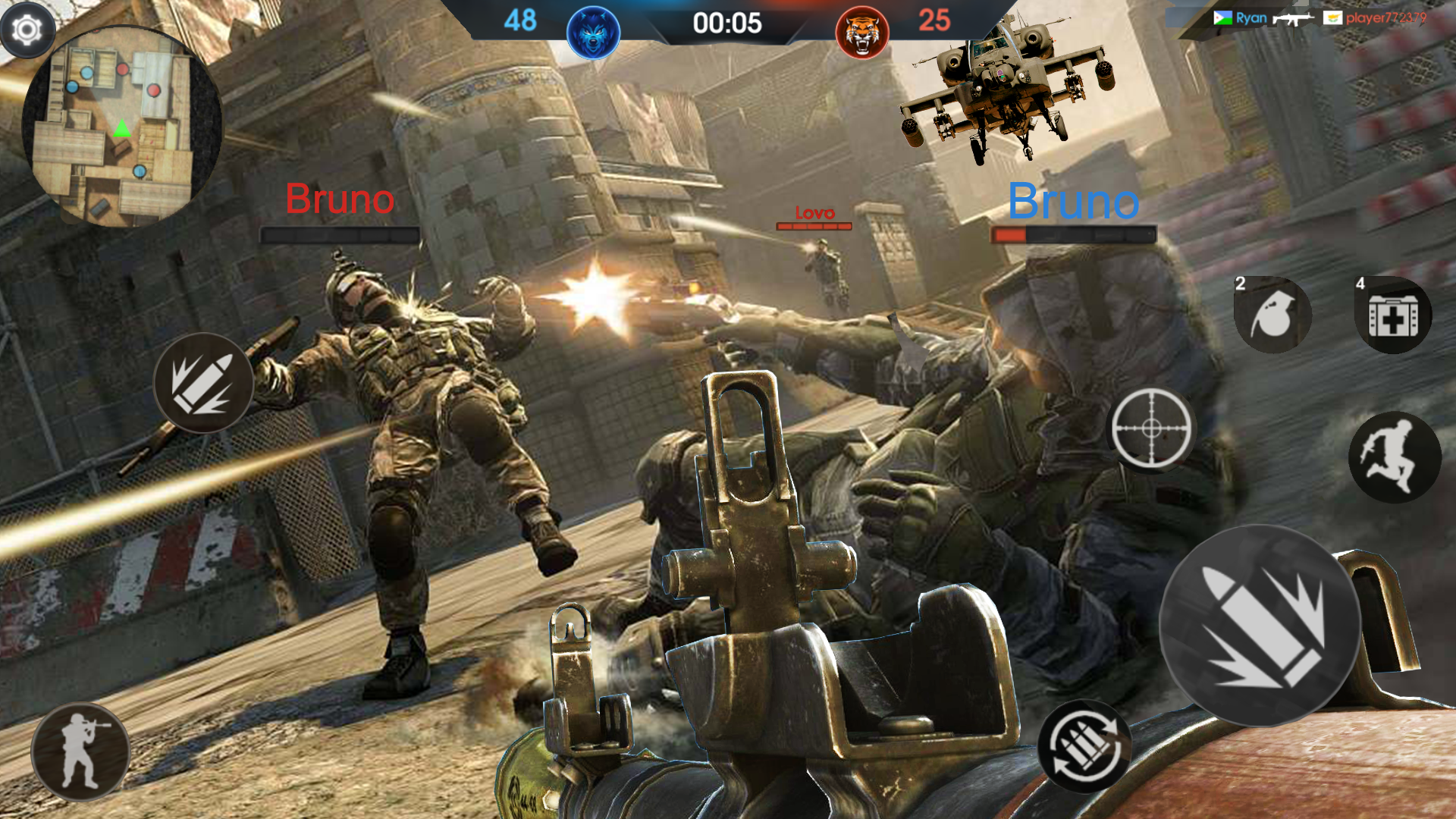Activate the sprint running-man icon
The width and height of the screenshot is (1456, 819).
(1395, 456)
